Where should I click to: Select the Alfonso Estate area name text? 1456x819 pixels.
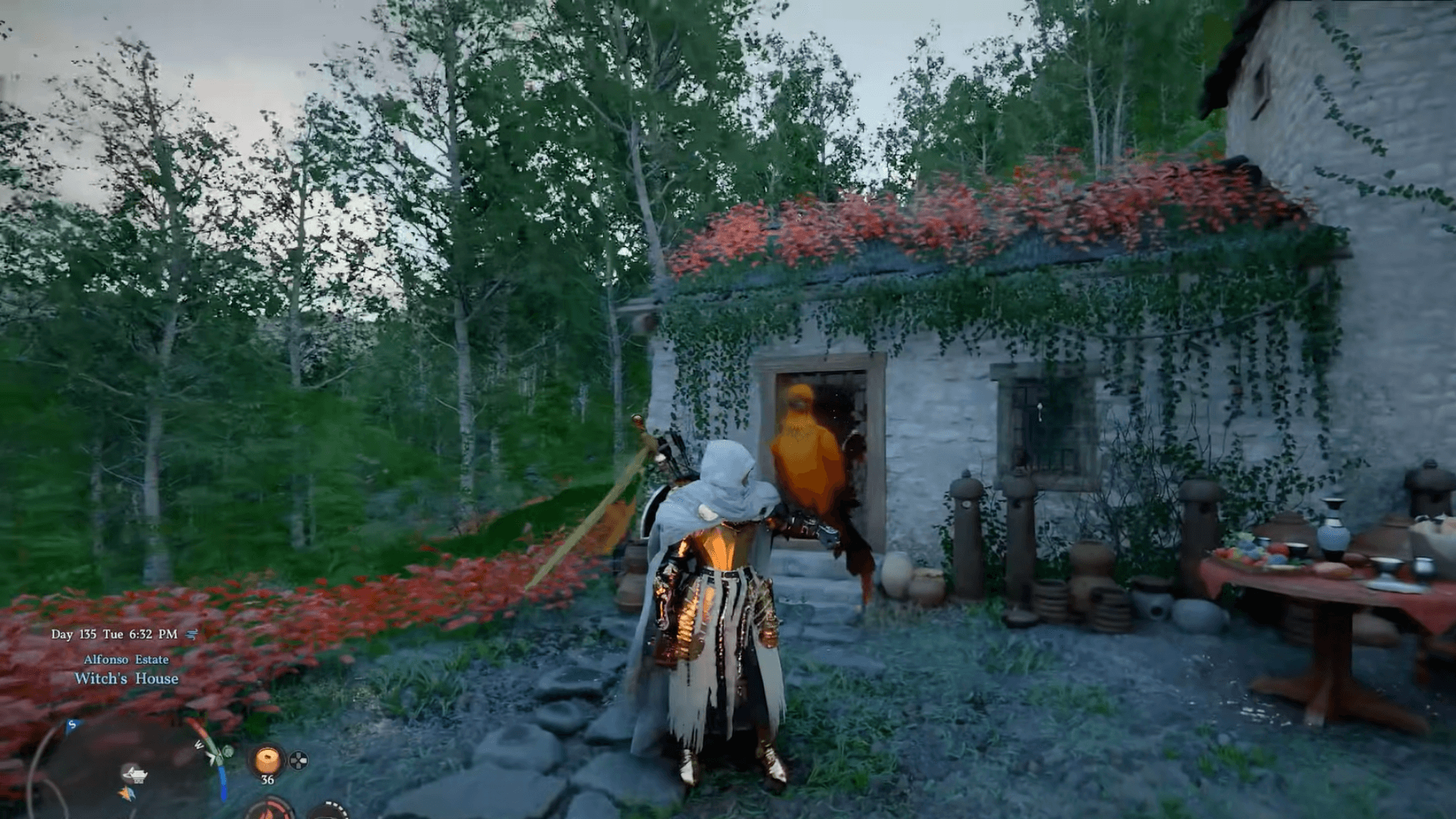127,659
